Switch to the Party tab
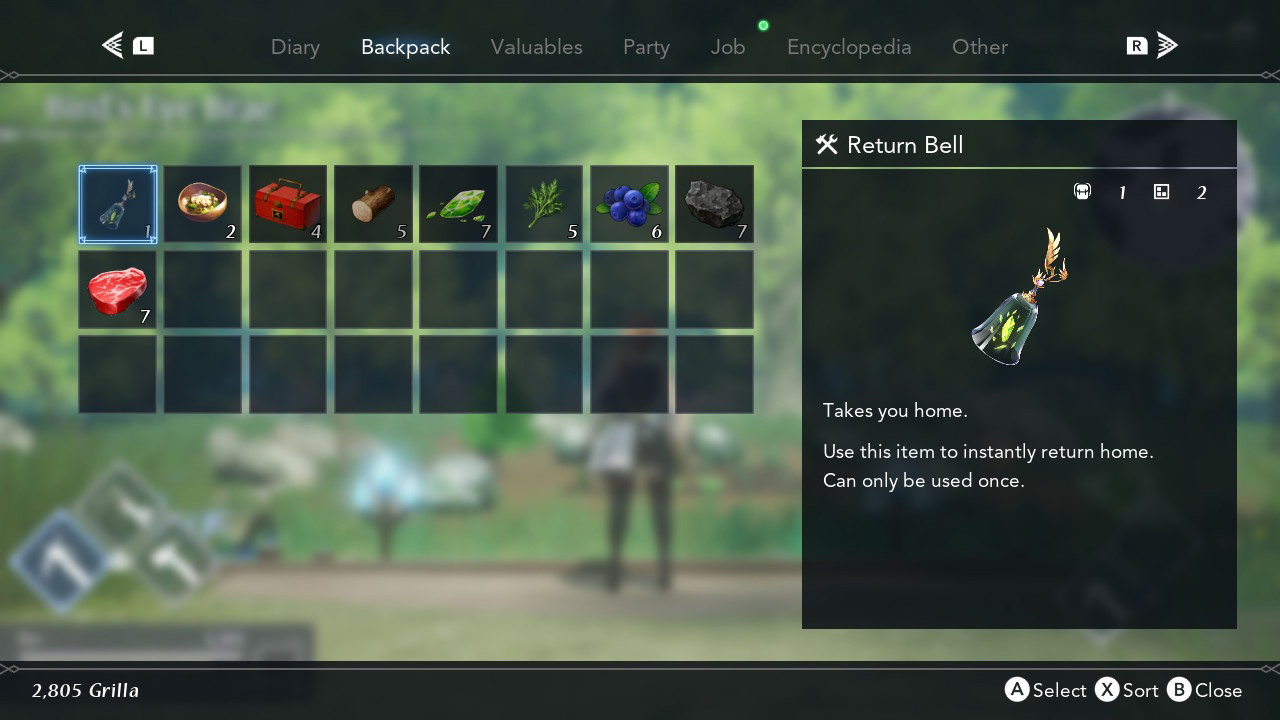This screenshot has height=720, width=1280. [x=645, y=46]
